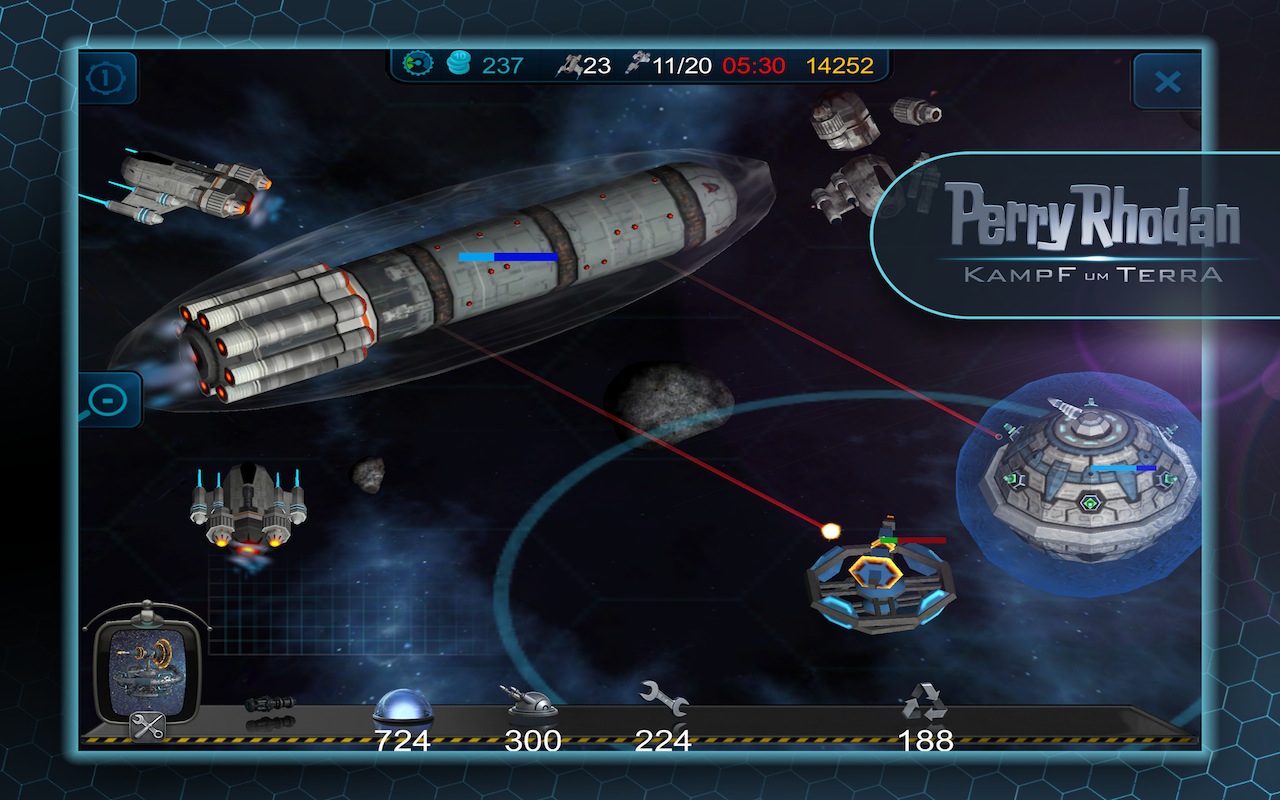Activate the recycle option worth 188
Viewport: 1280px width, 800px height.
[924, 703]
